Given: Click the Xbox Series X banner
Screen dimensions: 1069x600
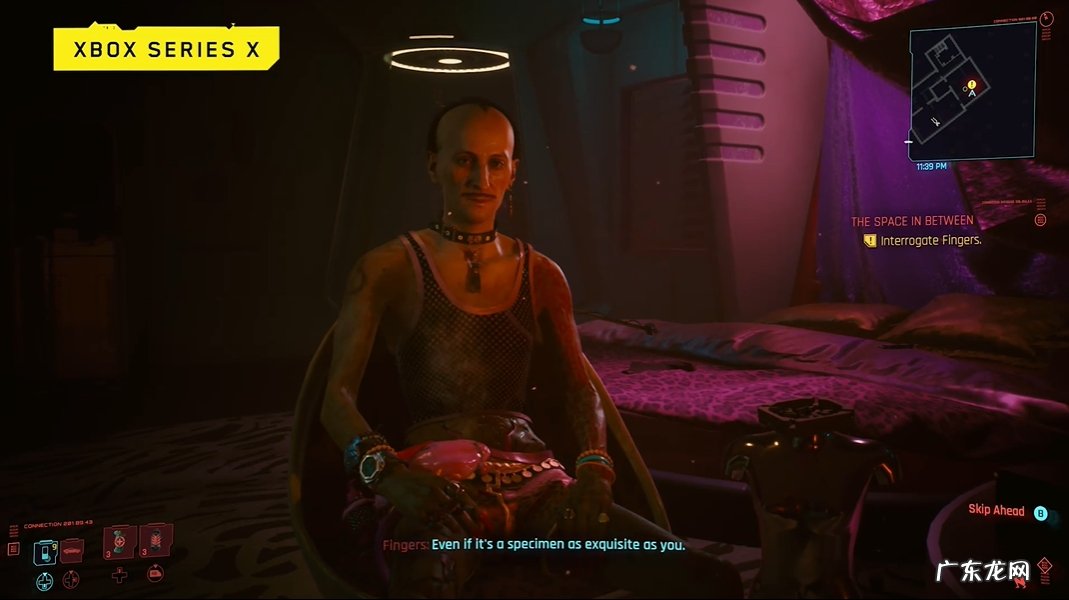Looking at the screenshot, I should click(x=166, y=49).
